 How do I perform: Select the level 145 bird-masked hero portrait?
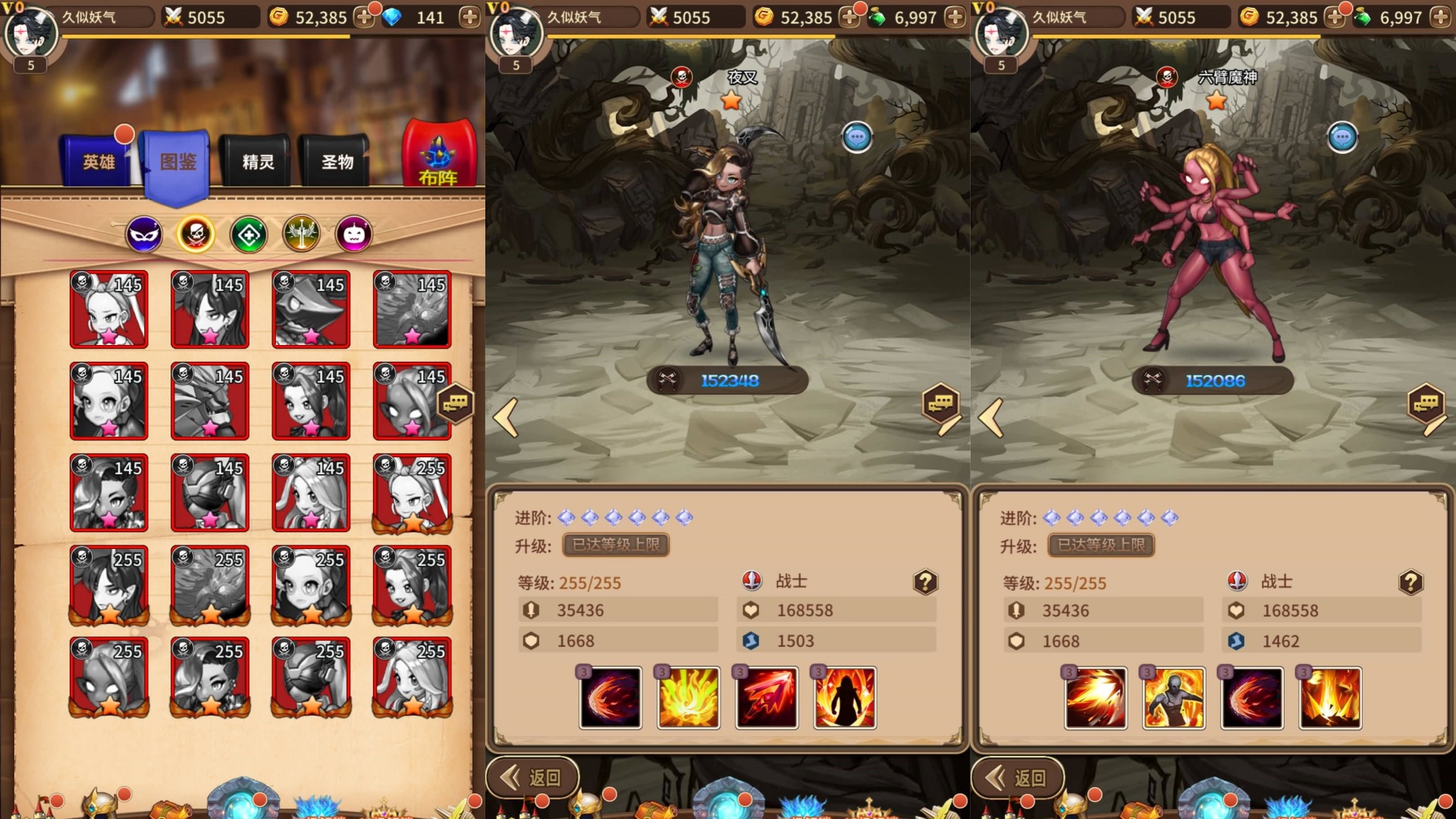coord(311,309)
